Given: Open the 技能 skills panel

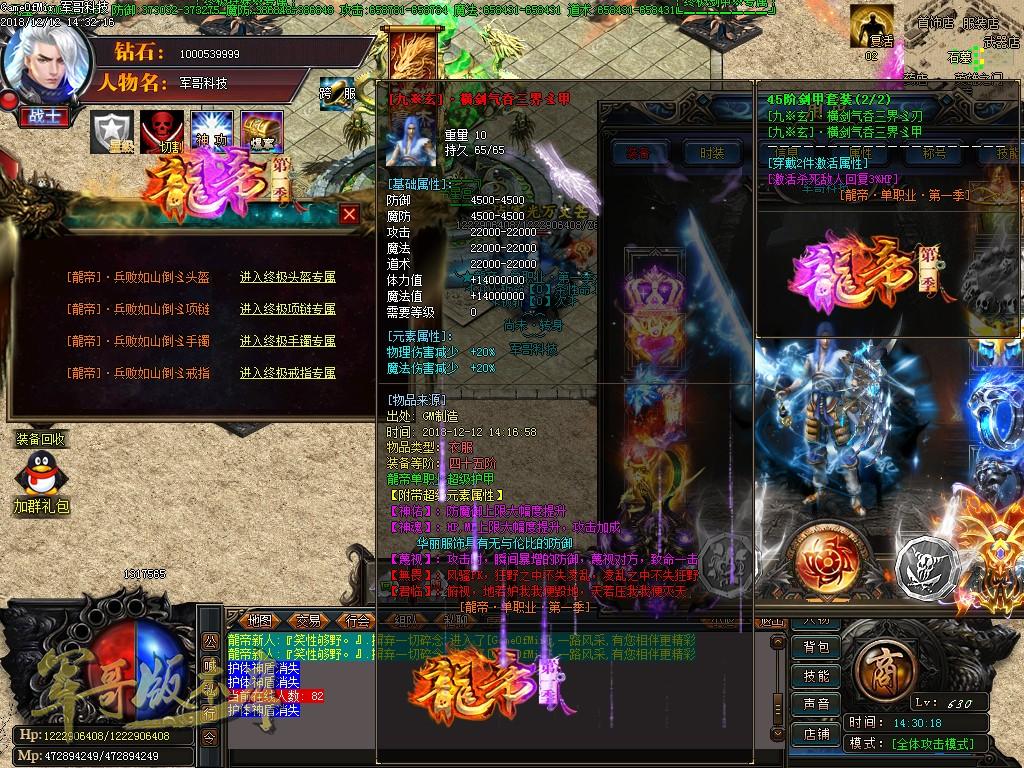Looking at the screenshot, I should [x=816, y=676].
